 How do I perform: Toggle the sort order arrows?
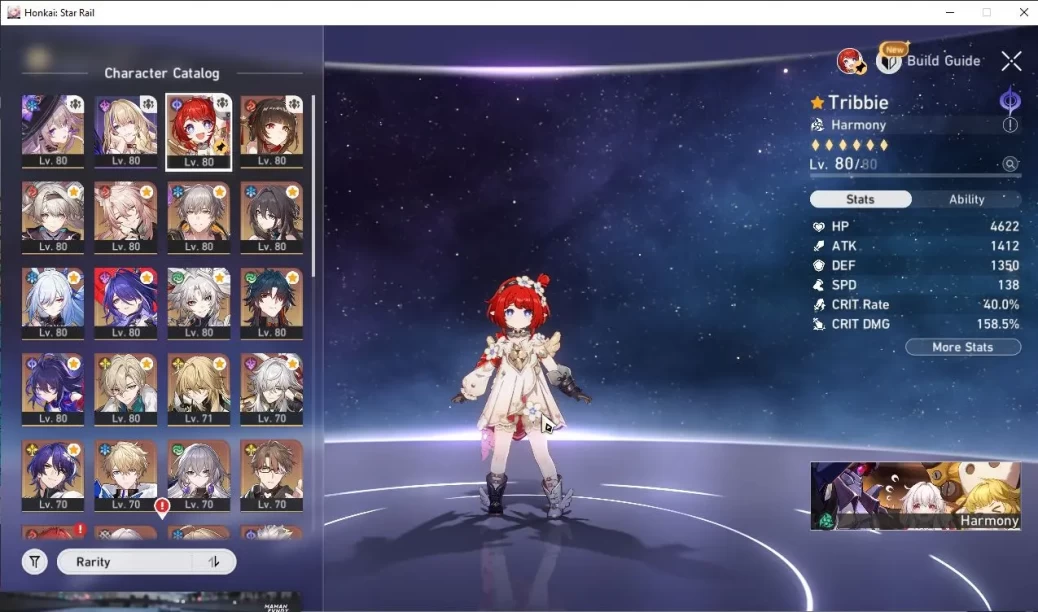click(x=214, y=562)
